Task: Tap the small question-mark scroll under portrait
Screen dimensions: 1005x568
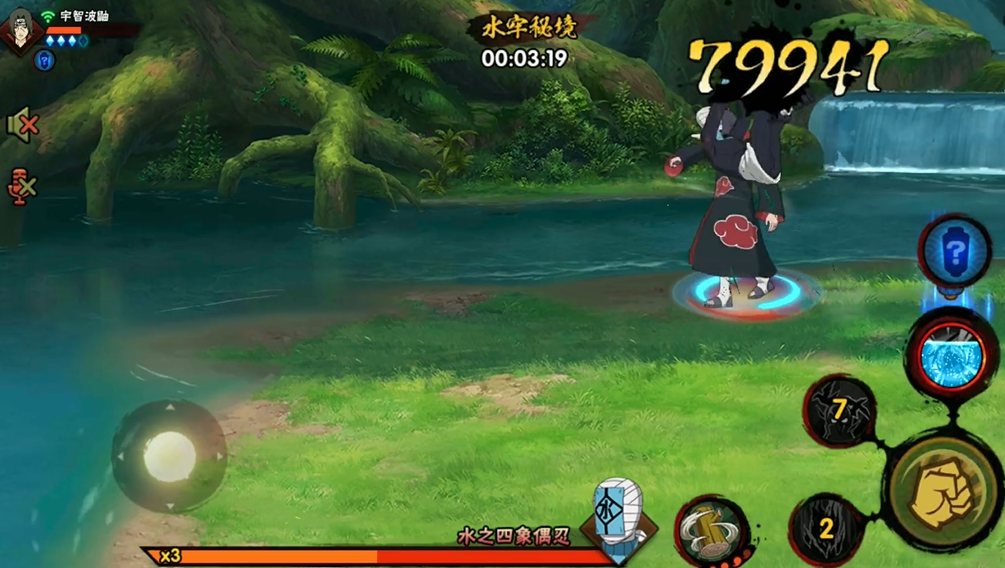Action: 44,61
